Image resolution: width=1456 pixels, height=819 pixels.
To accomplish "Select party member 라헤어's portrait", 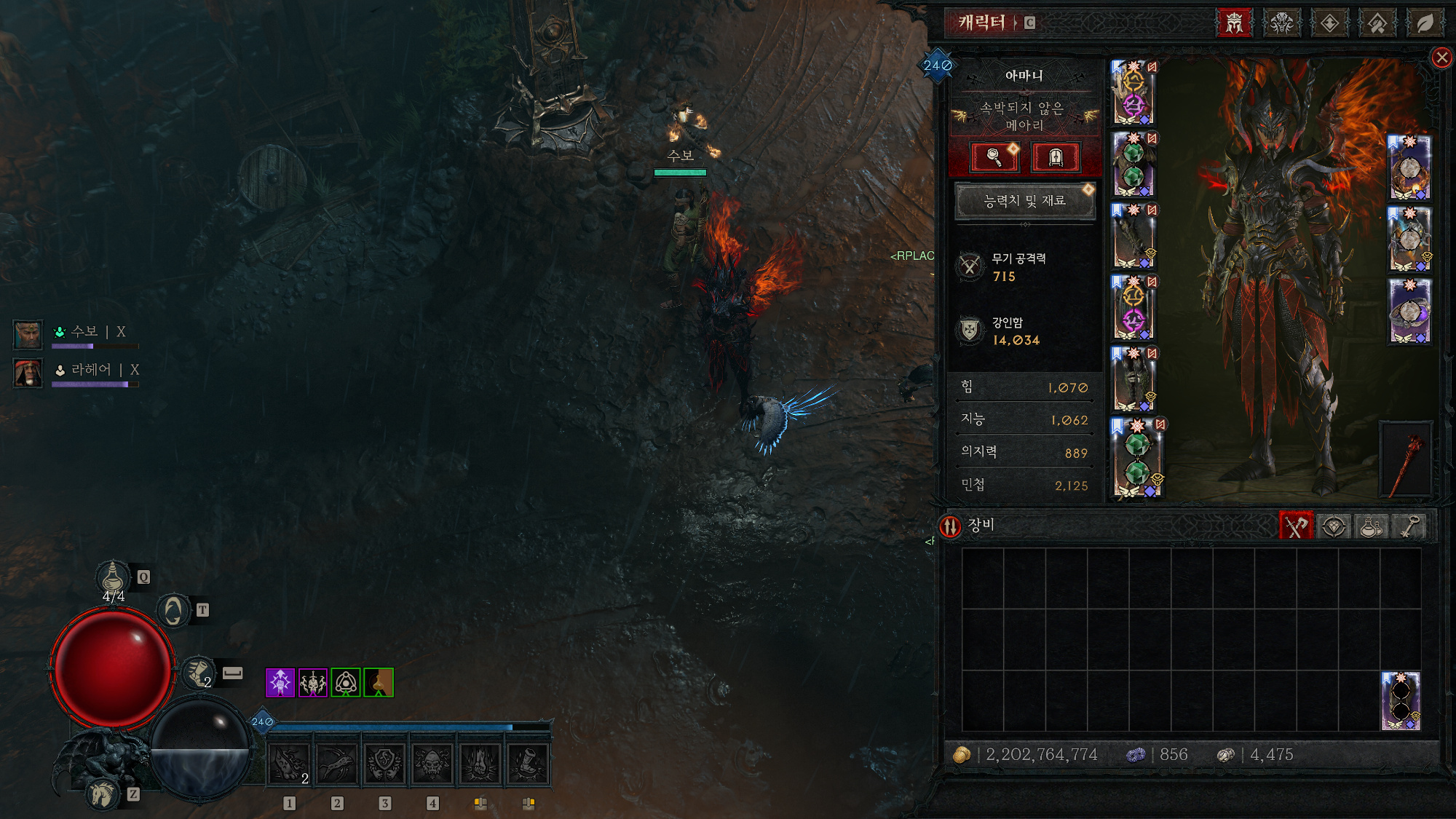I will pos(28,373).
